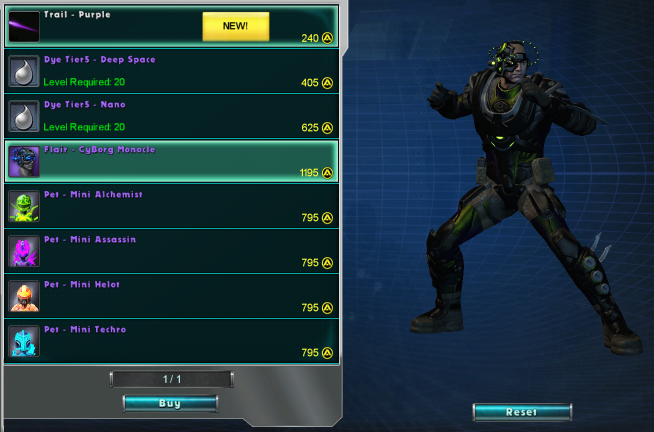Viewport: 654px width, 432px height.
Task: Click the magenta Mini Assassin pet icon
Action: coord(23,251)
